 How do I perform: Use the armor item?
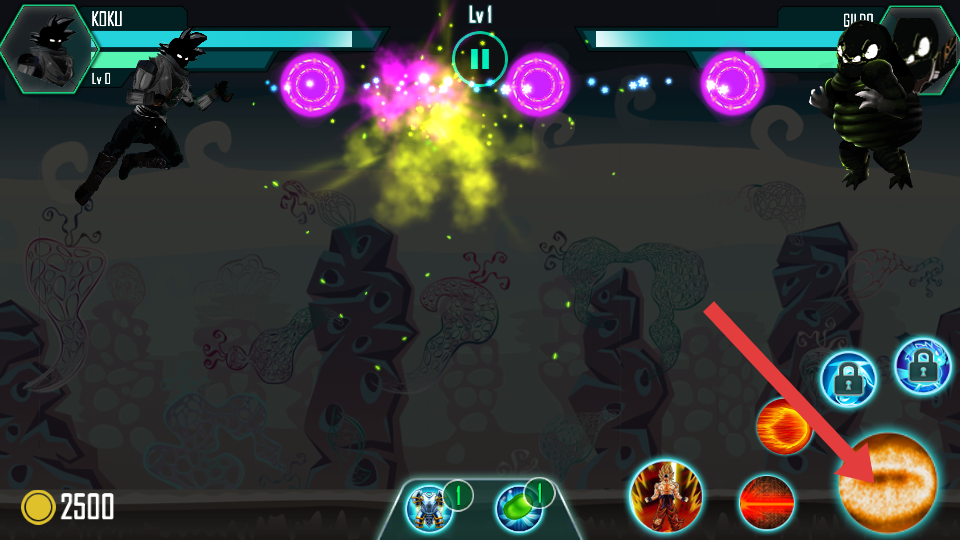431,507
